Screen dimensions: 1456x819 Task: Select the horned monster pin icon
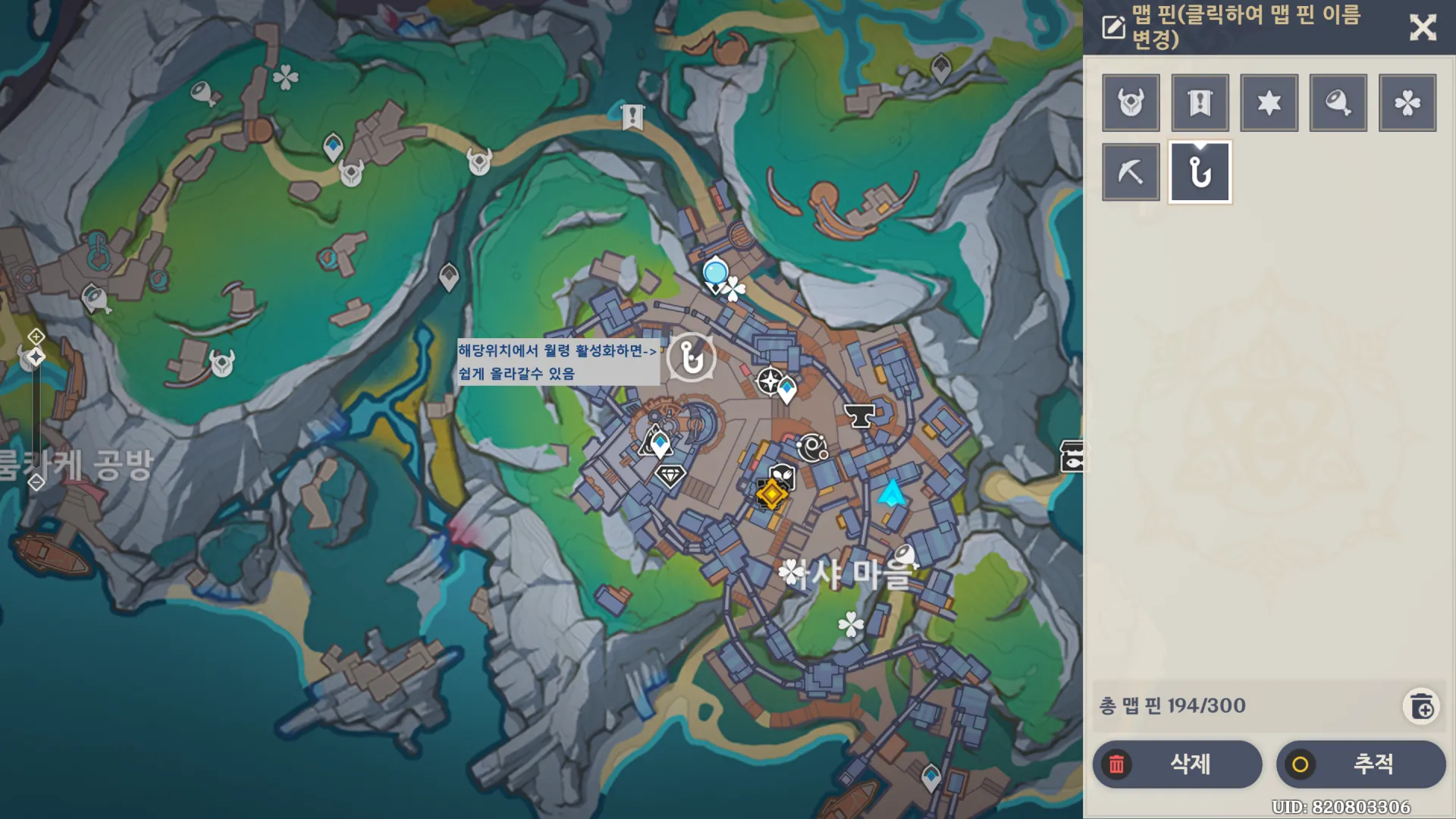click(x=1131, y=102)
